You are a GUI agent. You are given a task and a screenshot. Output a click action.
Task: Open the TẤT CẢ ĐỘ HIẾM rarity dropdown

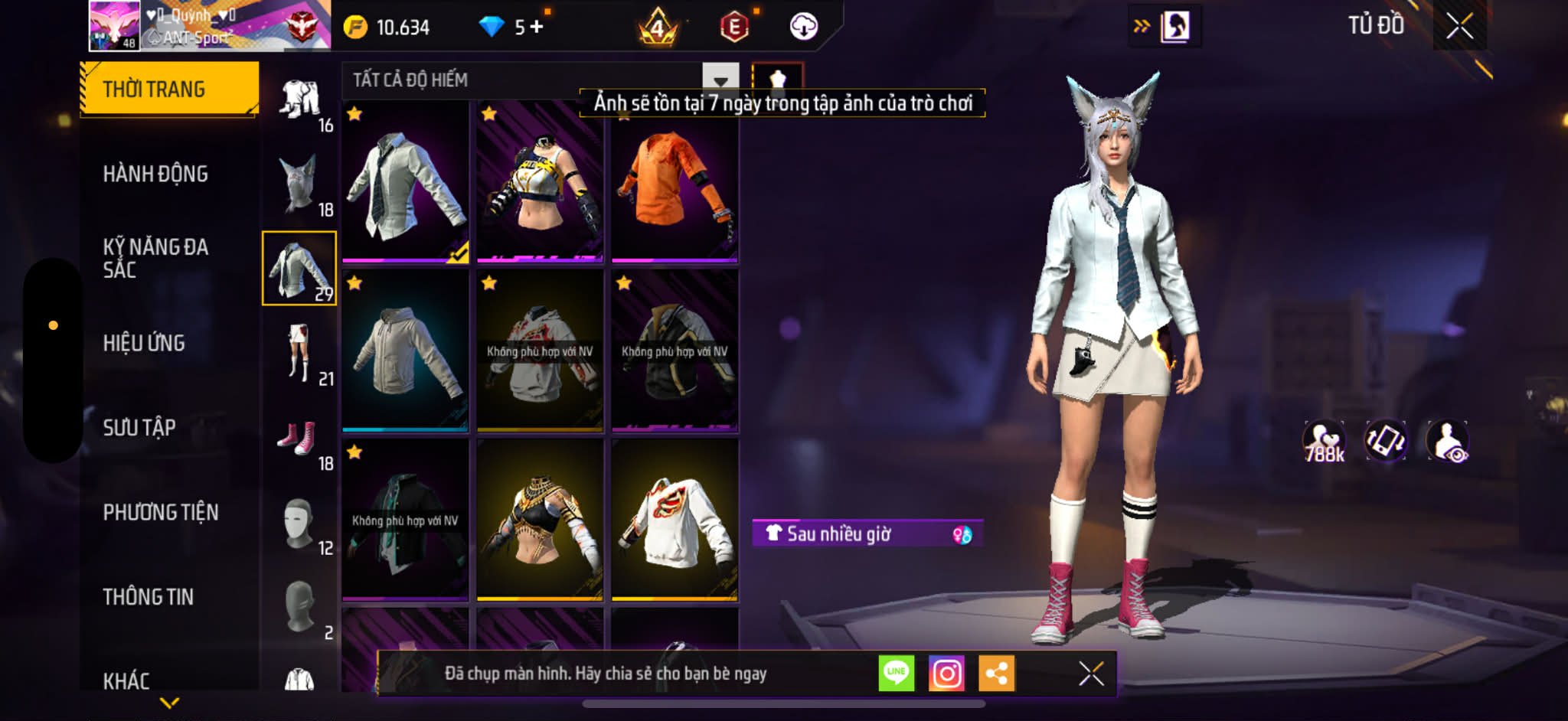[720, 80]
